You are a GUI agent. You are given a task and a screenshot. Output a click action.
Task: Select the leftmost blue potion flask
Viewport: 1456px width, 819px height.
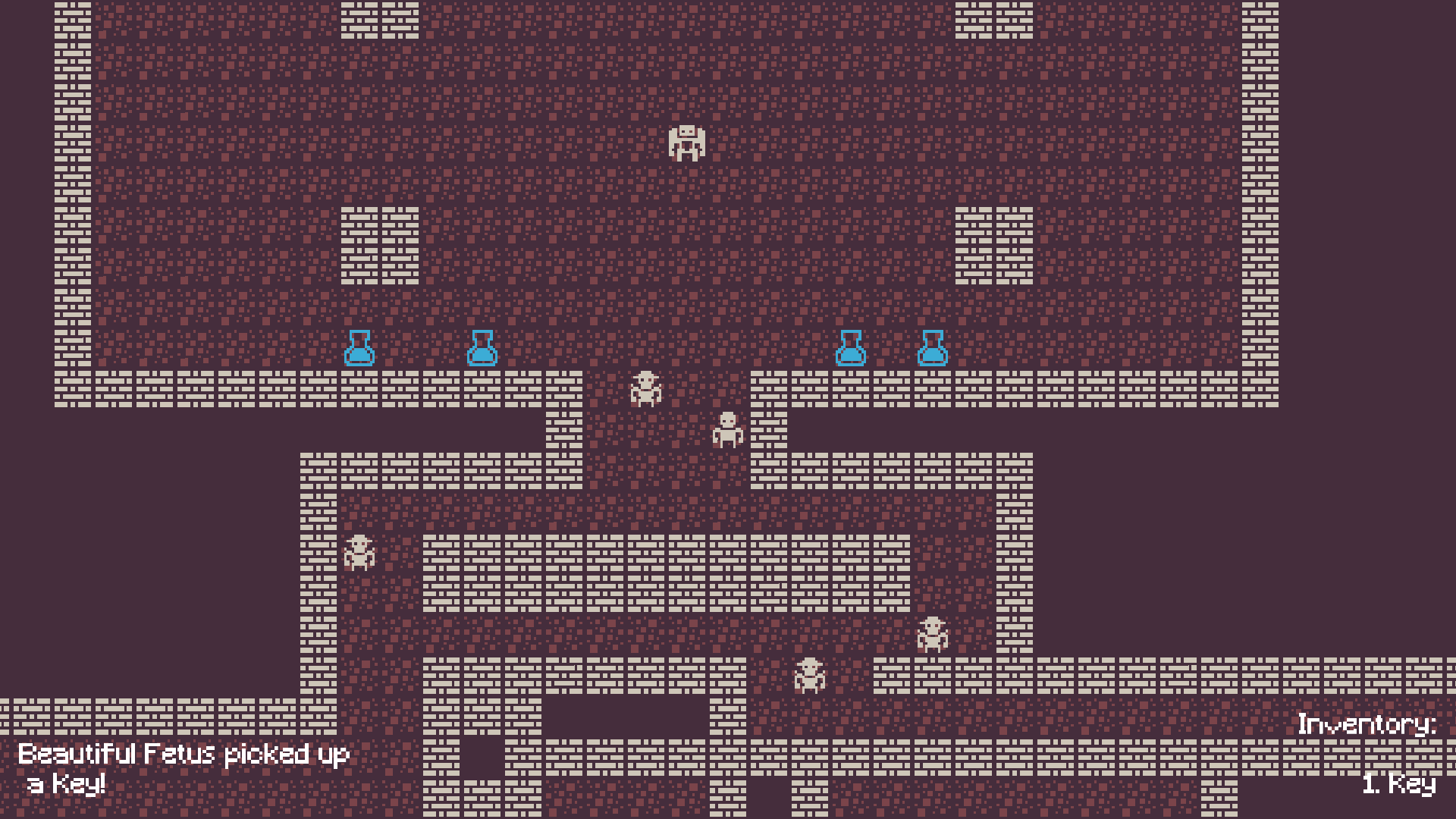click(x=360, y=350)
